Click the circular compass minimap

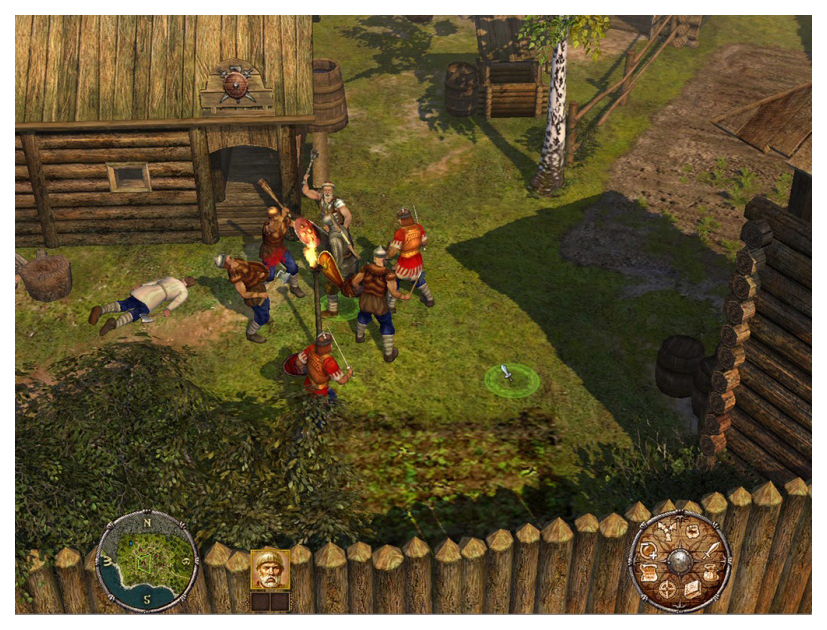147,560
